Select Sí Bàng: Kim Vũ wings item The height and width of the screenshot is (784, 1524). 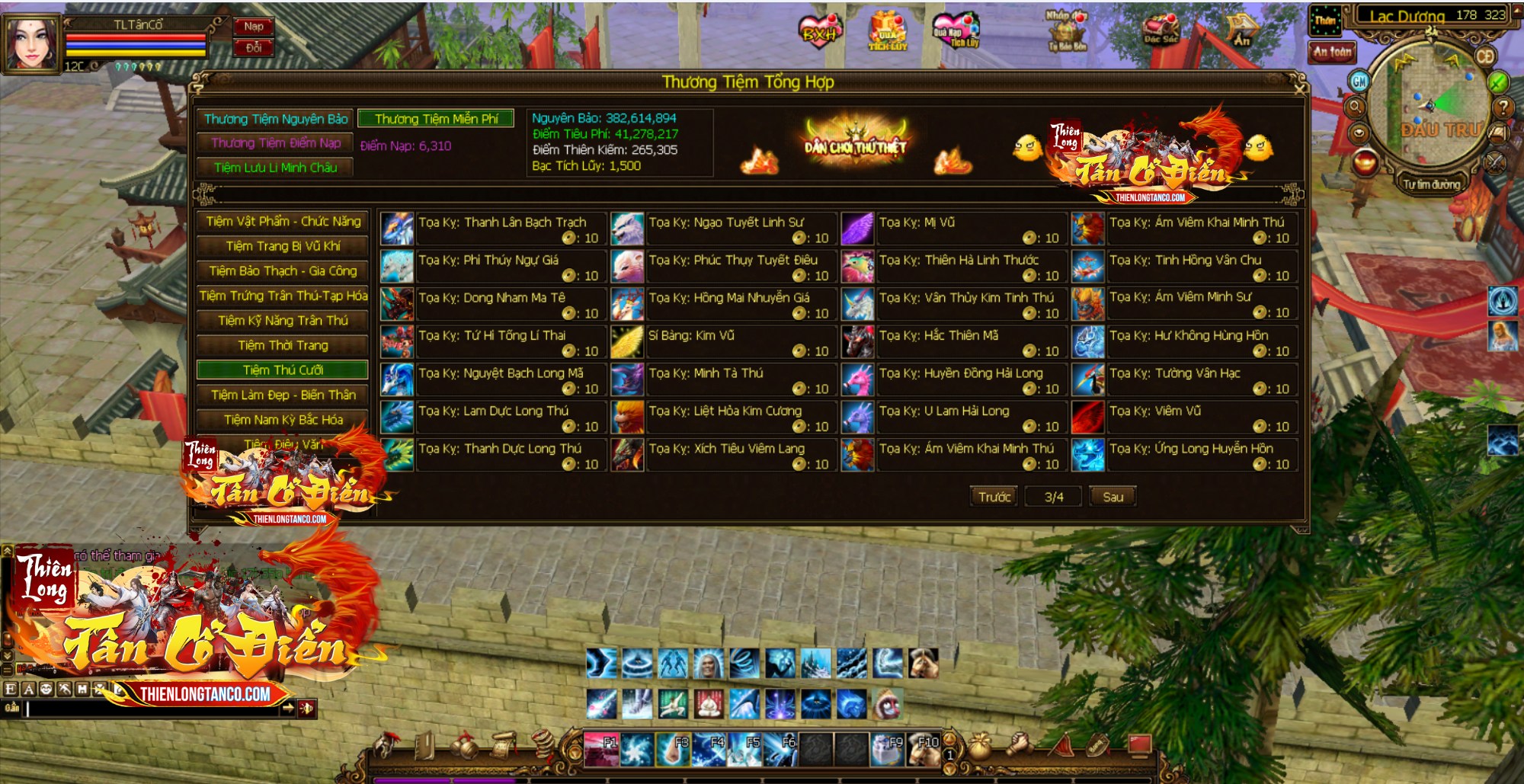pos(627,341)
